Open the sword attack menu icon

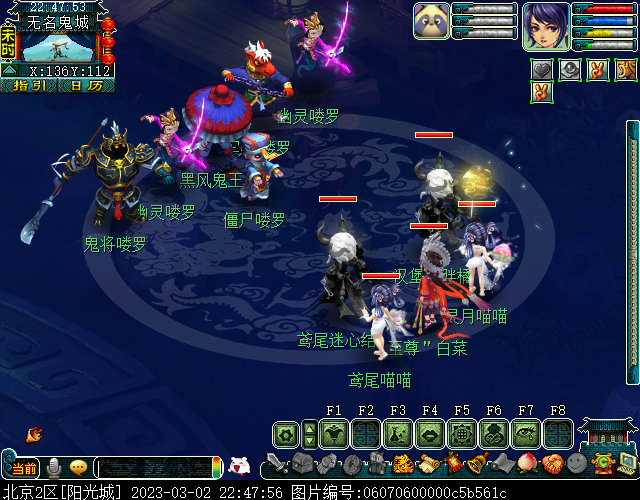(277, 465)
